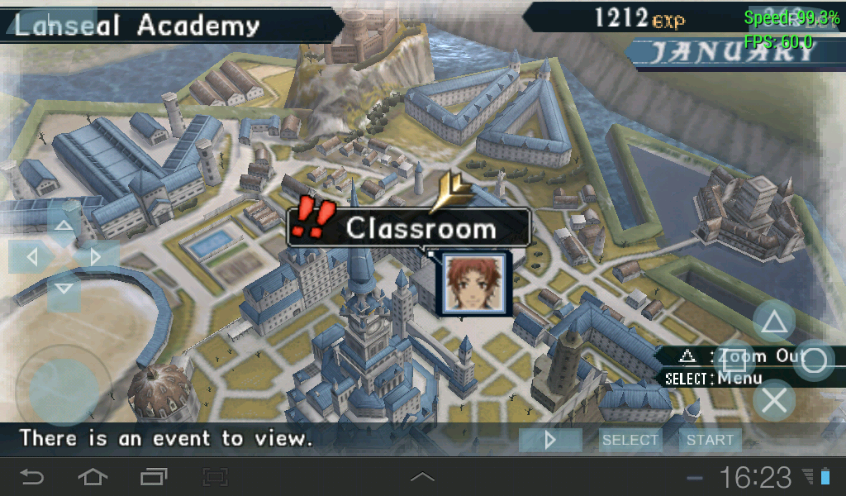Image resolution: width=846 pixels, height=496 pixels.
Task: Go back using Android back button
Action: [32, 475]
